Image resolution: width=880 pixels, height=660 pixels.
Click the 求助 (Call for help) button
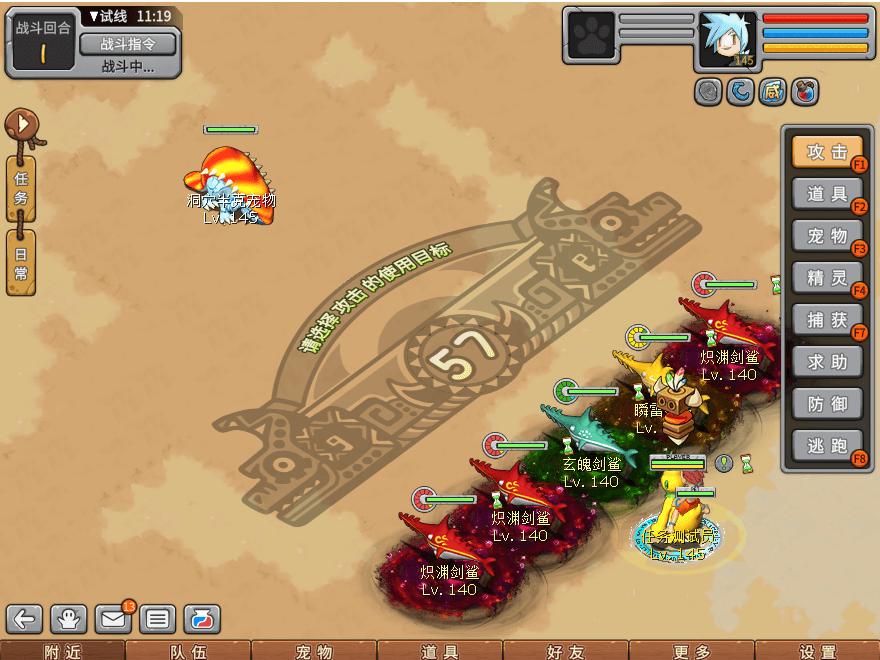[x=827, y=361]
